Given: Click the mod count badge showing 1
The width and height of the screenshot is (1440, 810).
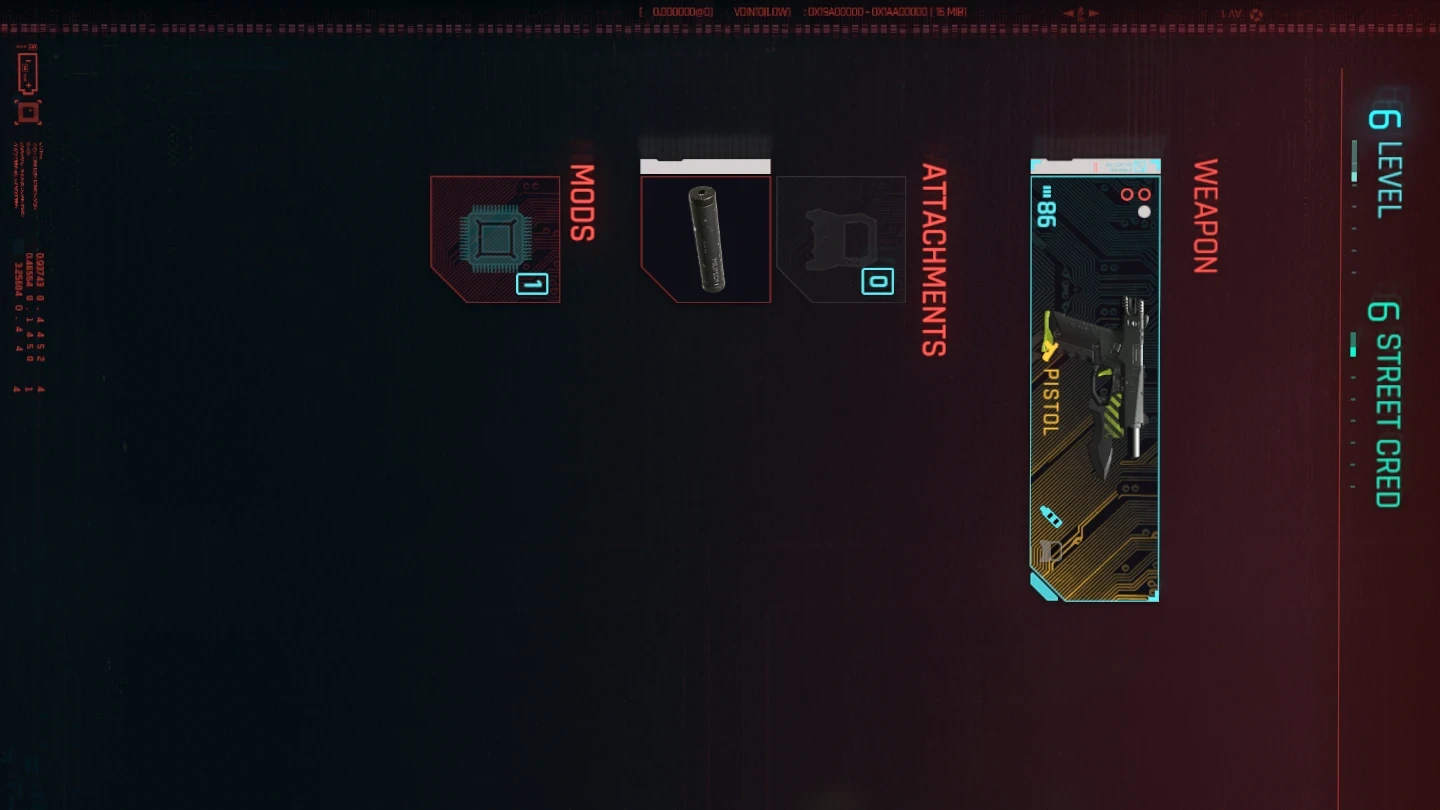Looking at the screenshot, I should [532, 284].
